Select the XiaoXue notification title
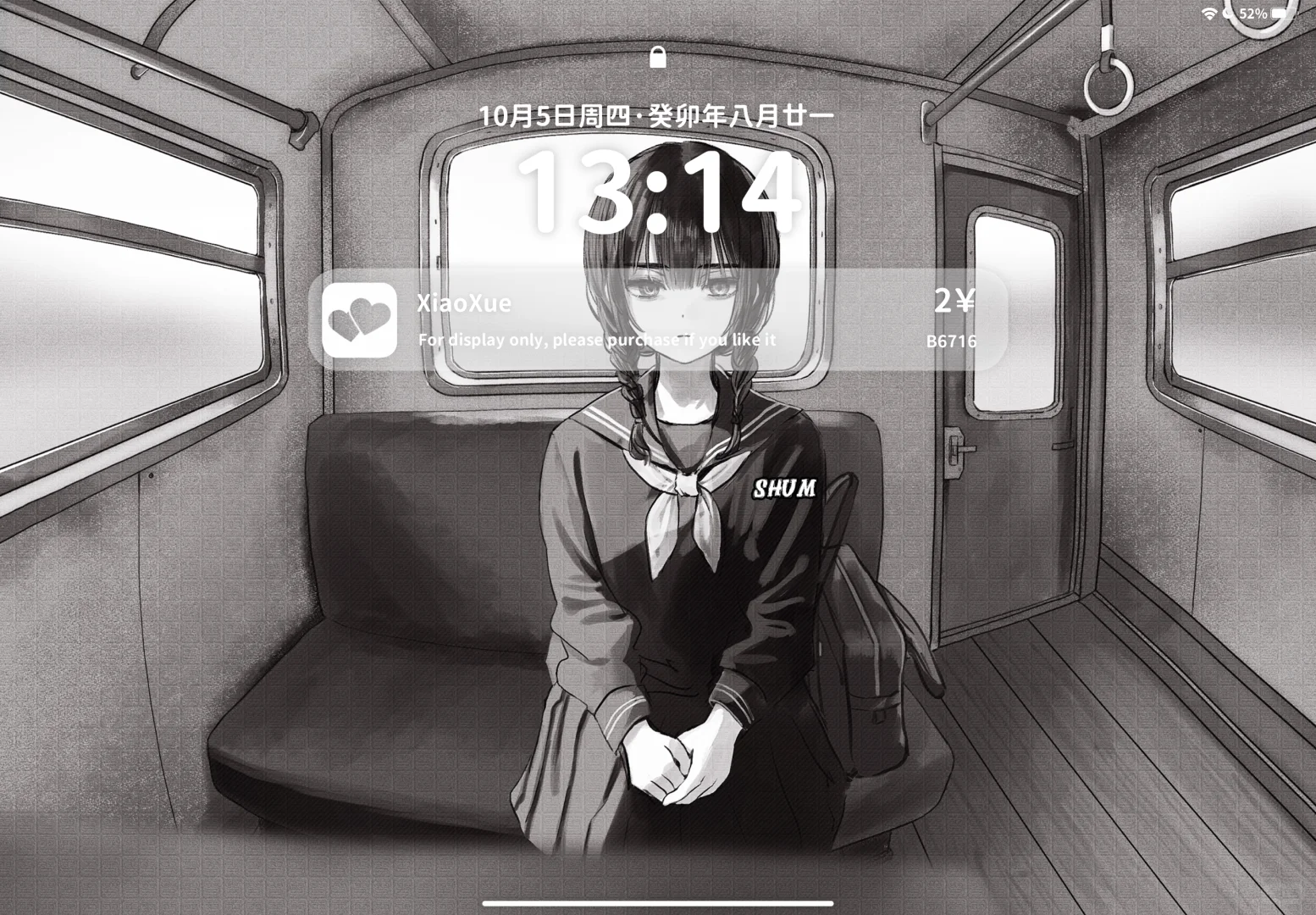Viewport: 1316px width, 915px height. click(x=463, y=302)
